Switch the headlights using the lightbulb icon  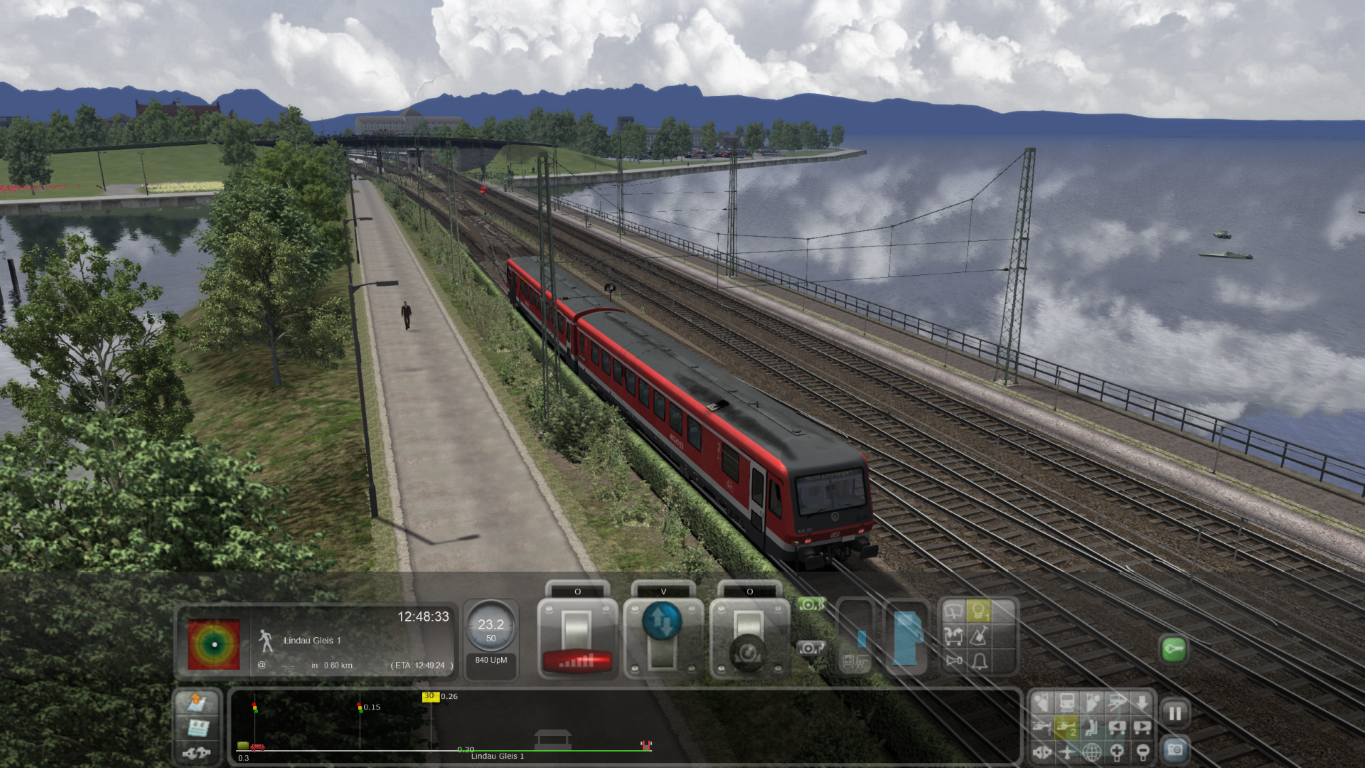pyautogui.click(x=978, y=611)
